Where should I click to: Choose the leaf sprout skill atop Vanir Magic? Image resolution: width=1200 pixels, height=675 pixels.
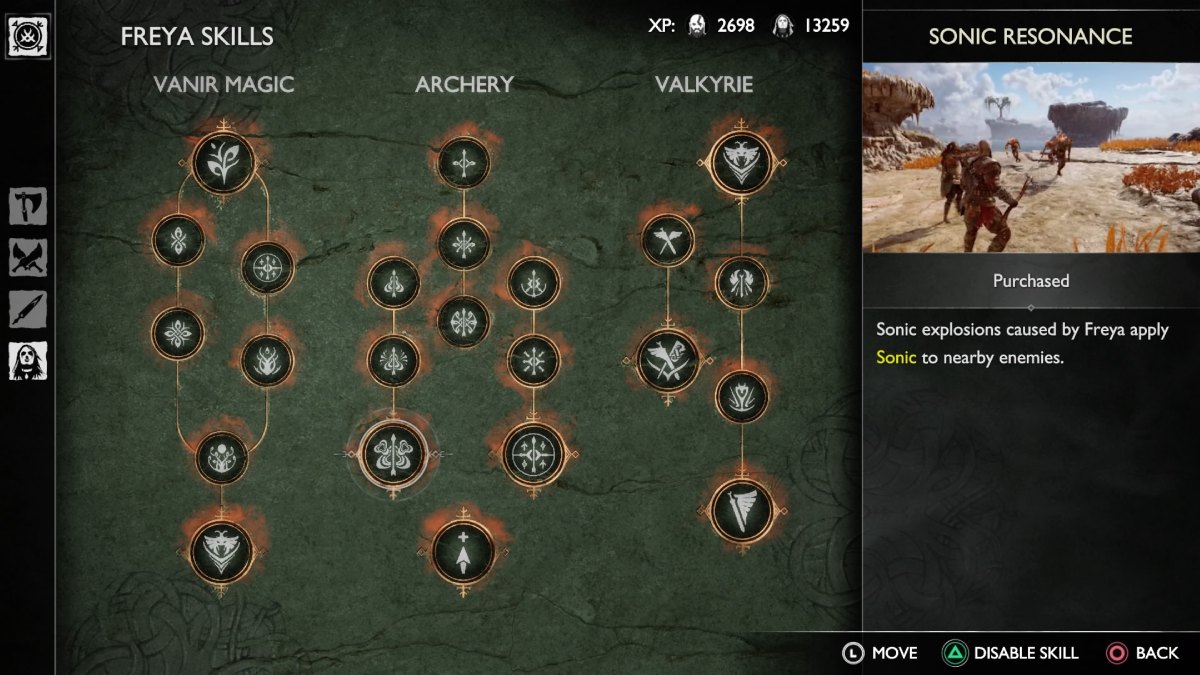[x=222, y=162]
